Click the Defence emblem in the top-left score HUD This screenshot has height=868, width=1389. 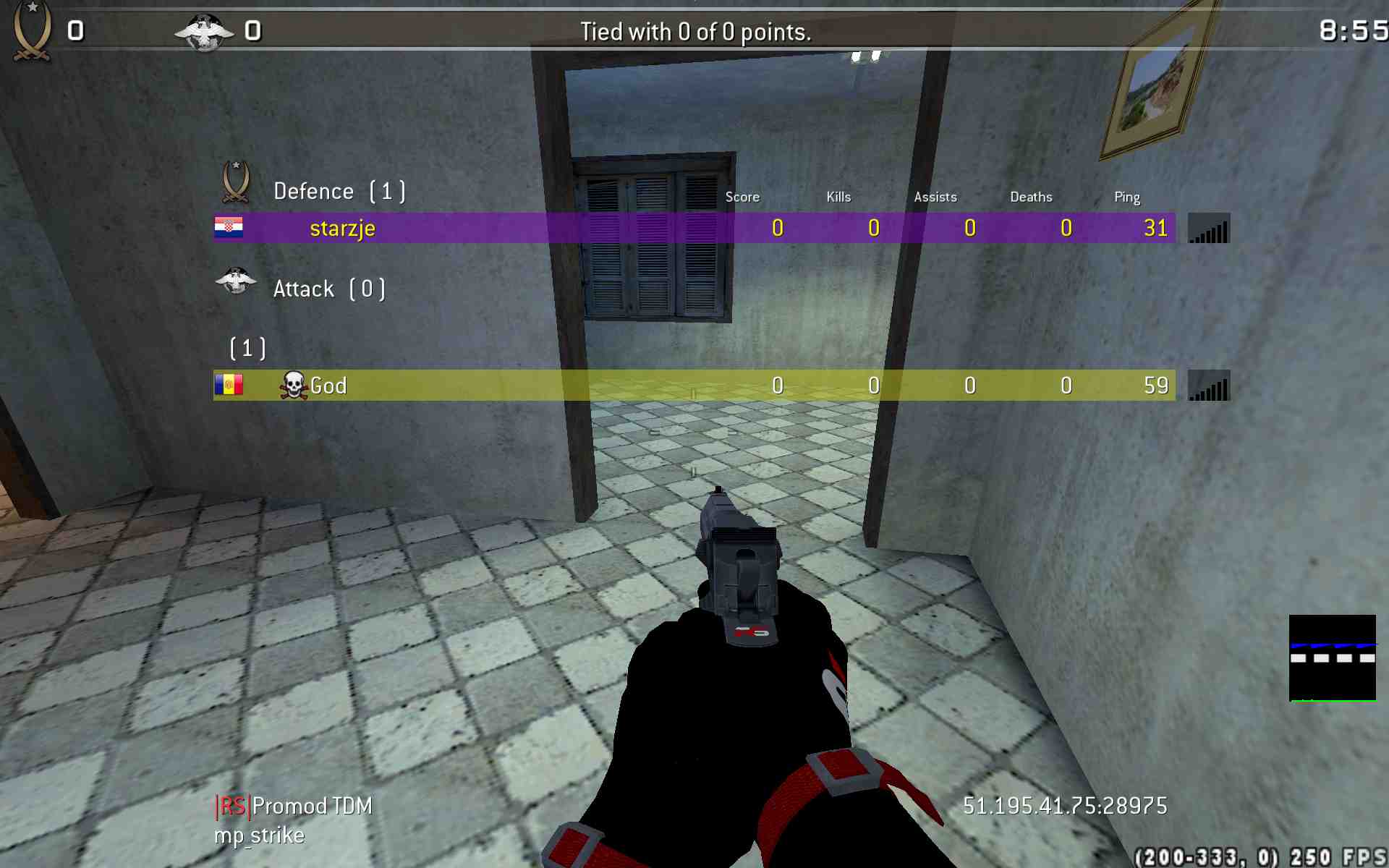(x=30, y=29)
